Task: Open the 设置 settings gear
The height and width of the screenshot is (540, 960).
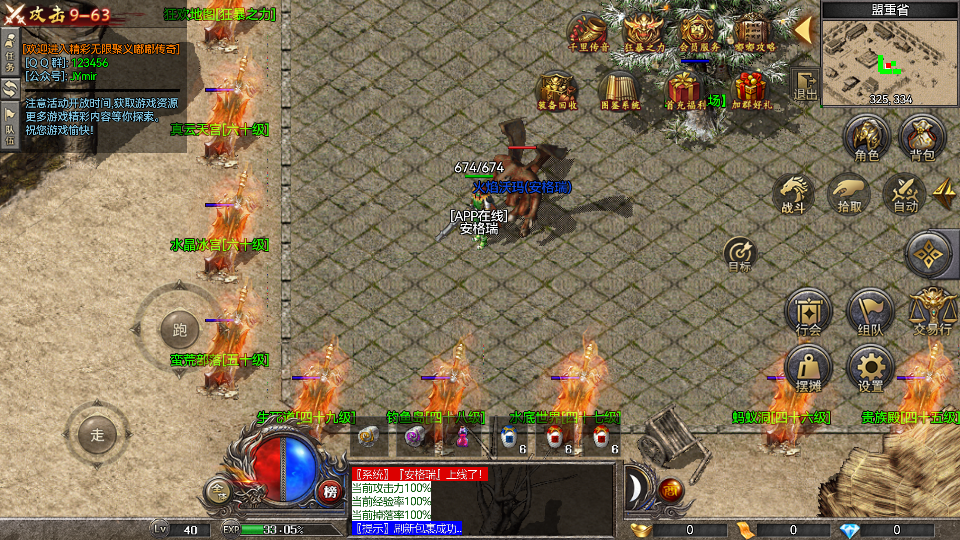Action: (870, 369)
